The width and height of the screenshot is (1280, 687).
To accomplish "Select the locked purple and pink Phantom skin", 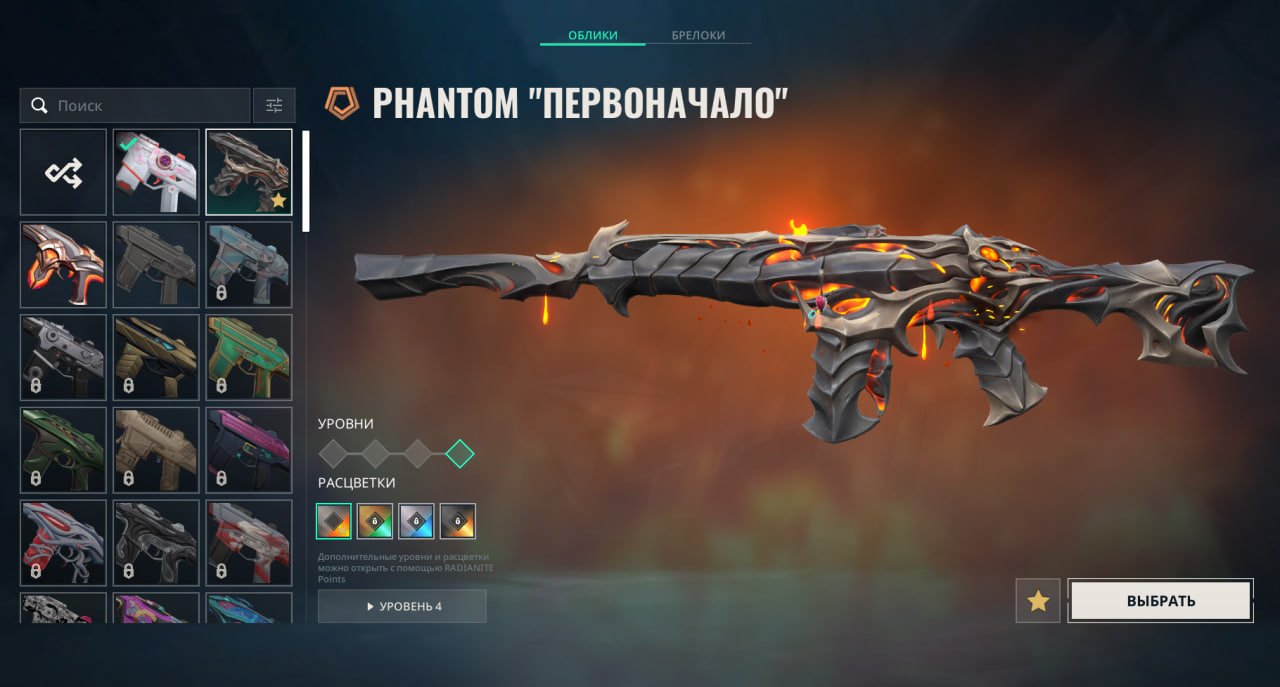I will tap(249, 450).
